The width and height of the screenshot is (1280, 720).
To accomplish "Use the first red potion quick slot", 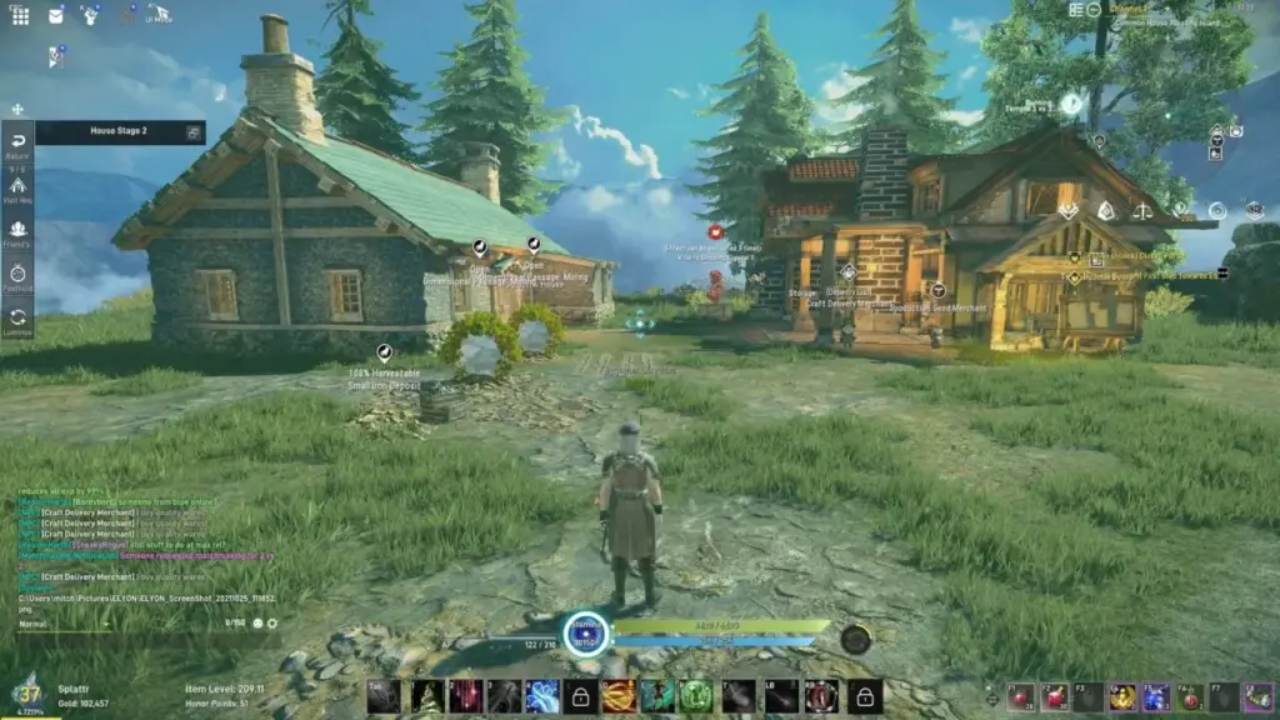I will point(1021,697).
